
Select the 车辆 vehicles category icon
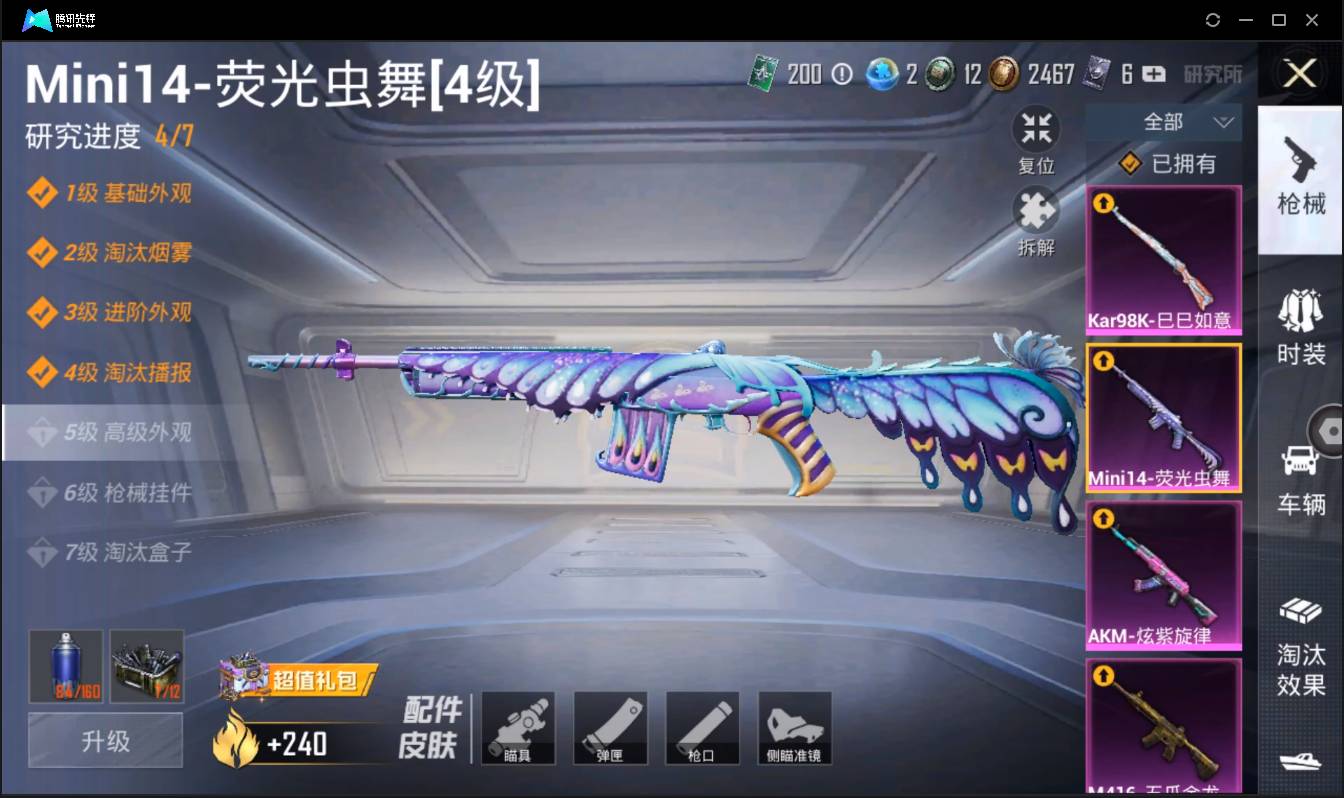tap(1300, 470)
